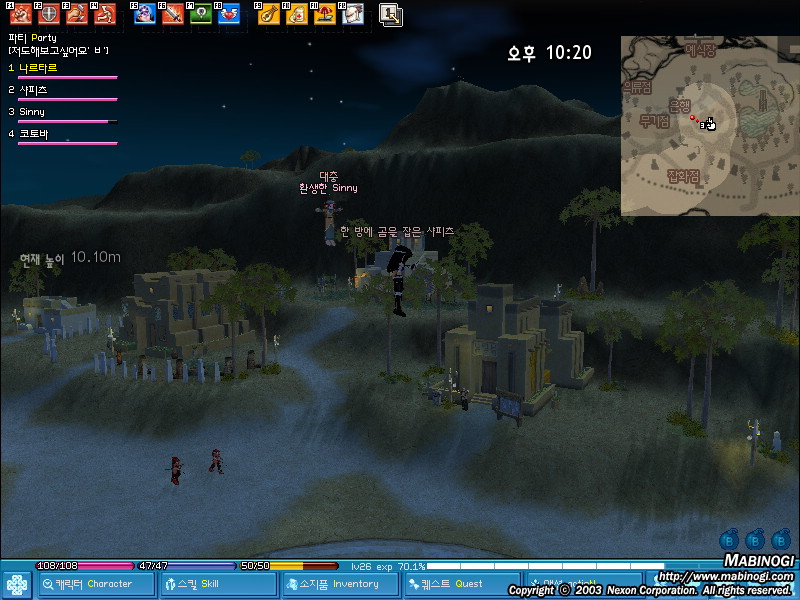Viewport: 800px width, 600px height.
Task: Activate the F5 purple creature skill
Action: click(x=145, y=14)
